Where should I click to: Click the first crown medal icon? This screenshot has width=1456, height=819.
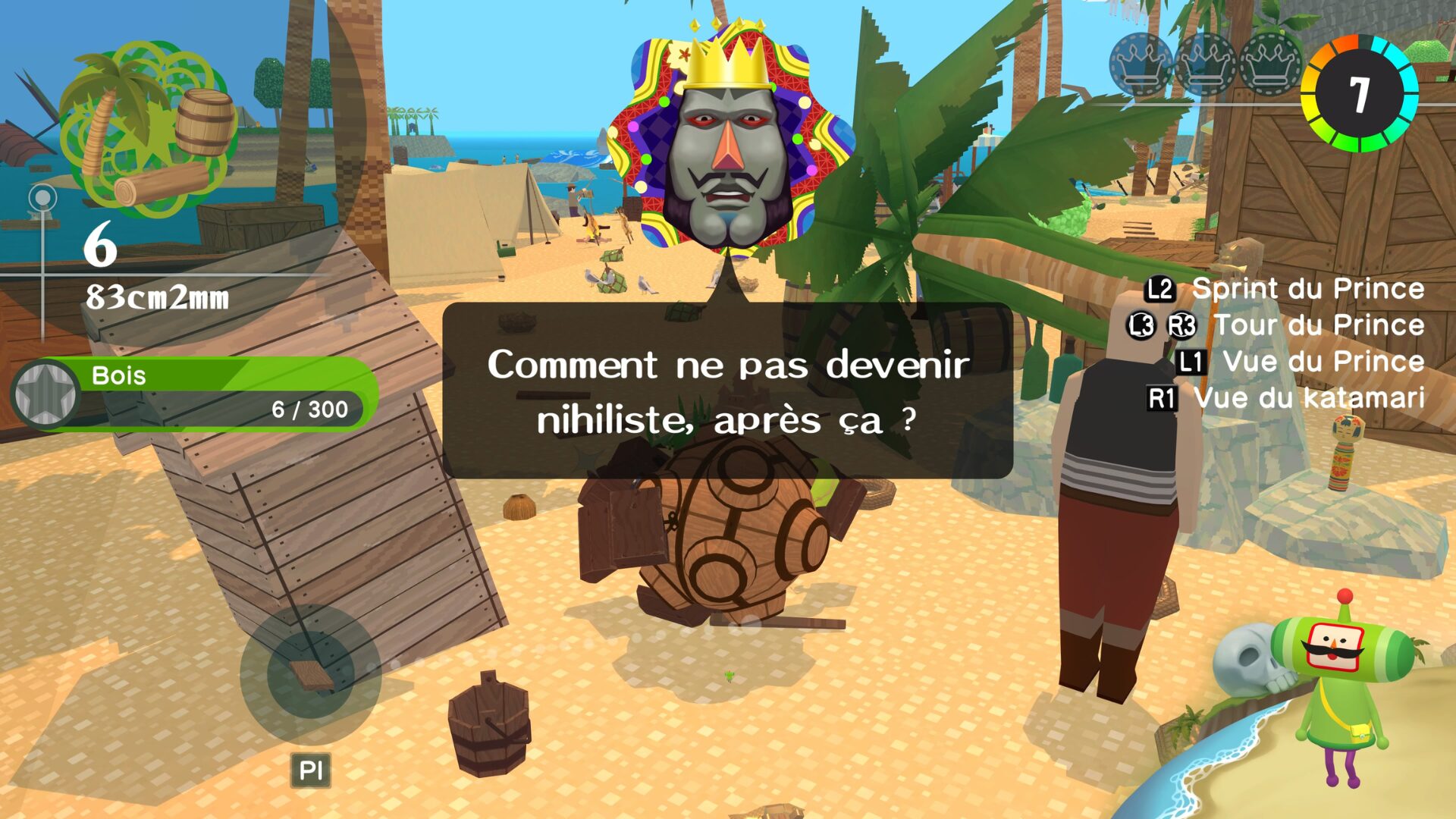pos(1141,64)
